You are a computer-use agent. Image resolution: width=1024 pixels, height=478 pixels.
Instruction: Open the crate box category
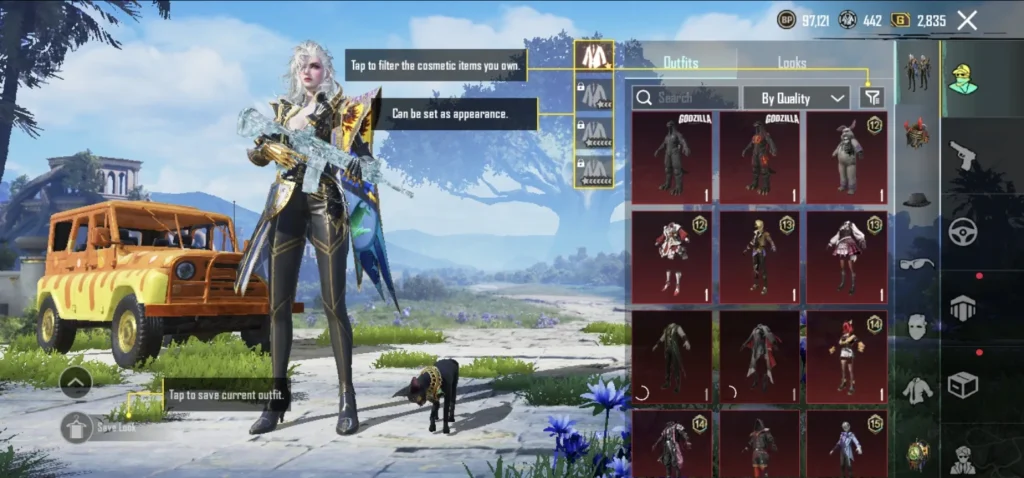(963, 384)
